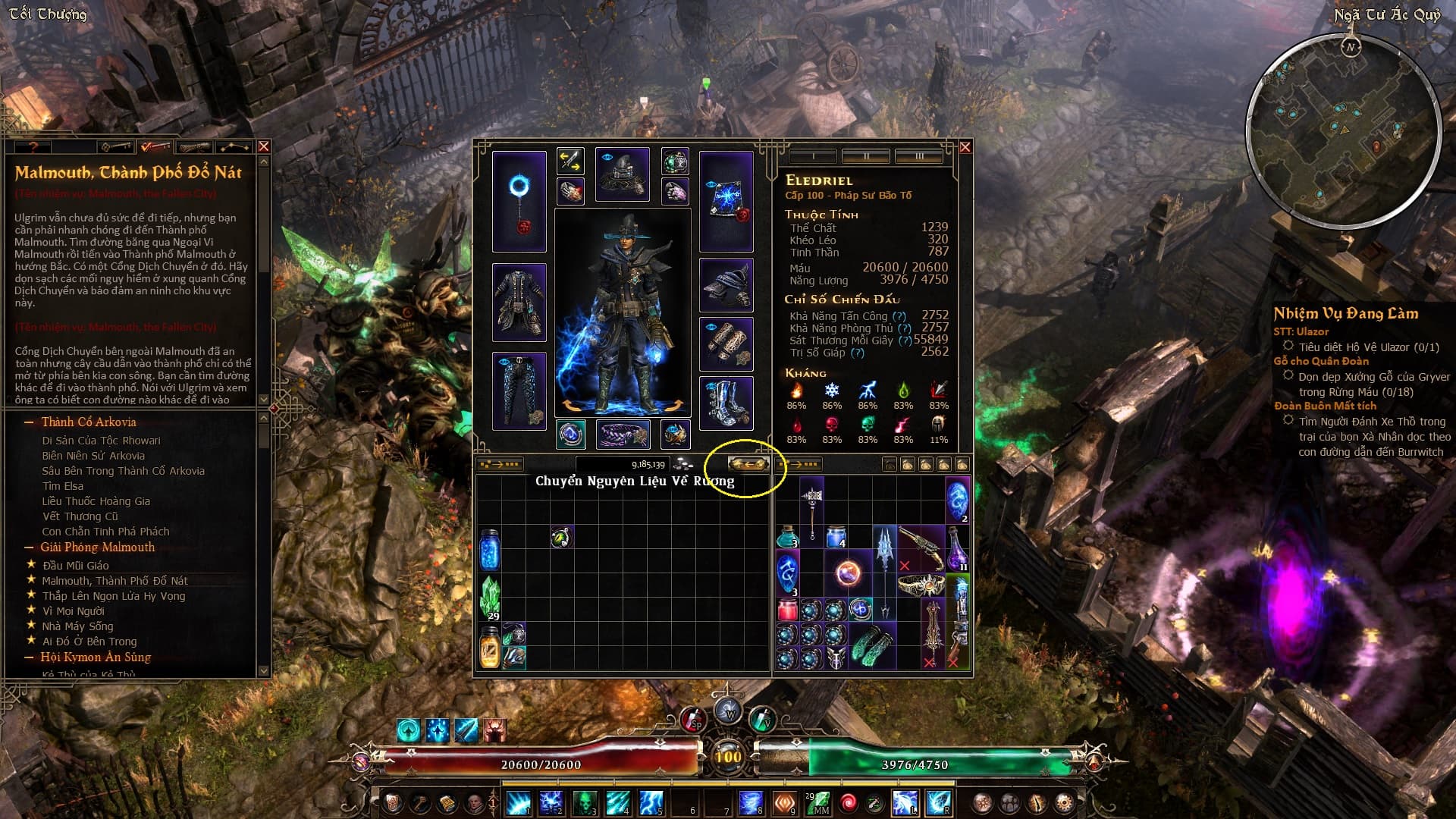Viewport: 1456px width, 819px height.
Task: Select the equipped chest armor slot
Action: coord(519,303)
